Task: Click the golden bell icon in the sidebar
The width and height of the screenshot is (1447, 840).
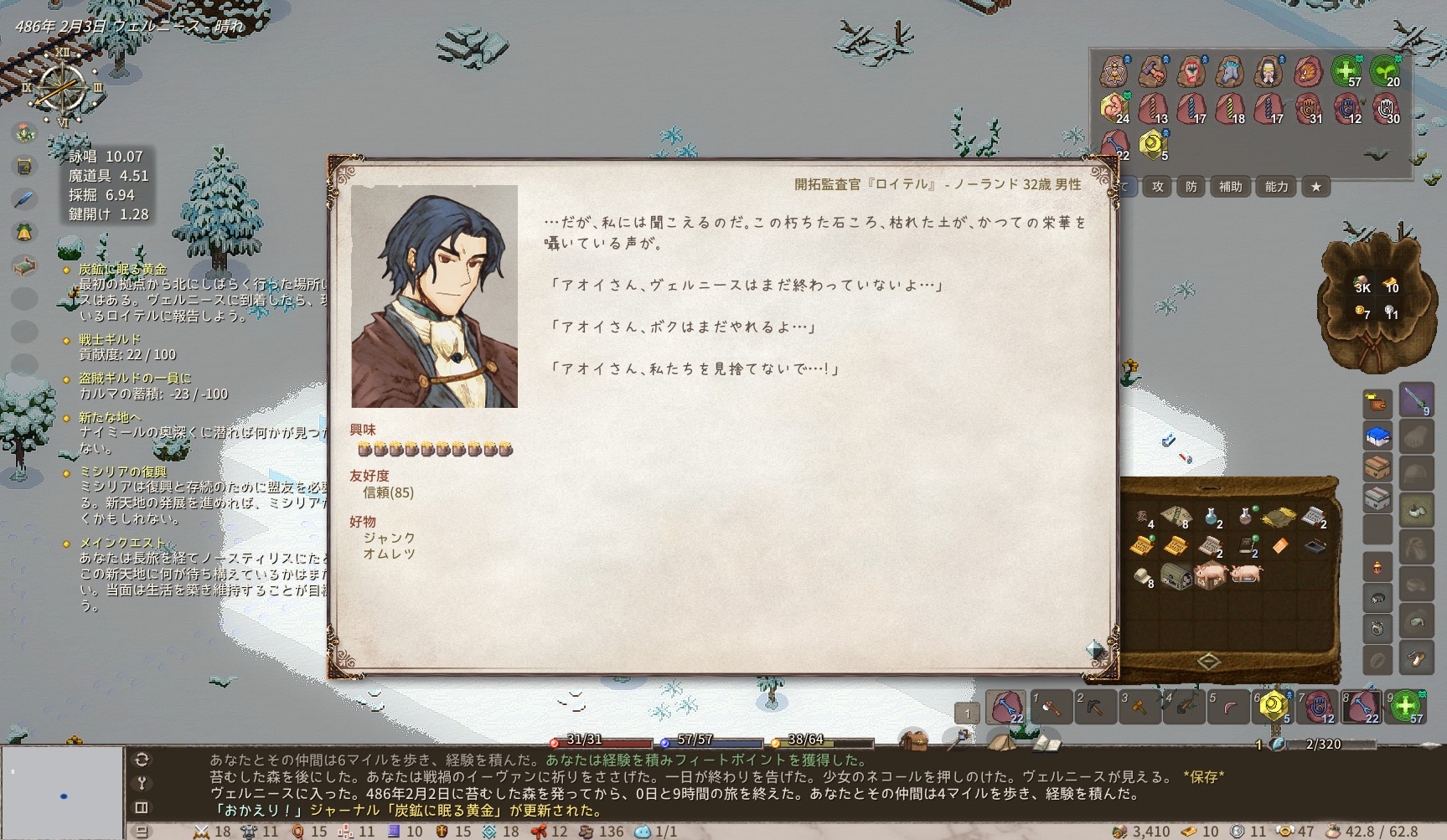Action: coord(25,232)
